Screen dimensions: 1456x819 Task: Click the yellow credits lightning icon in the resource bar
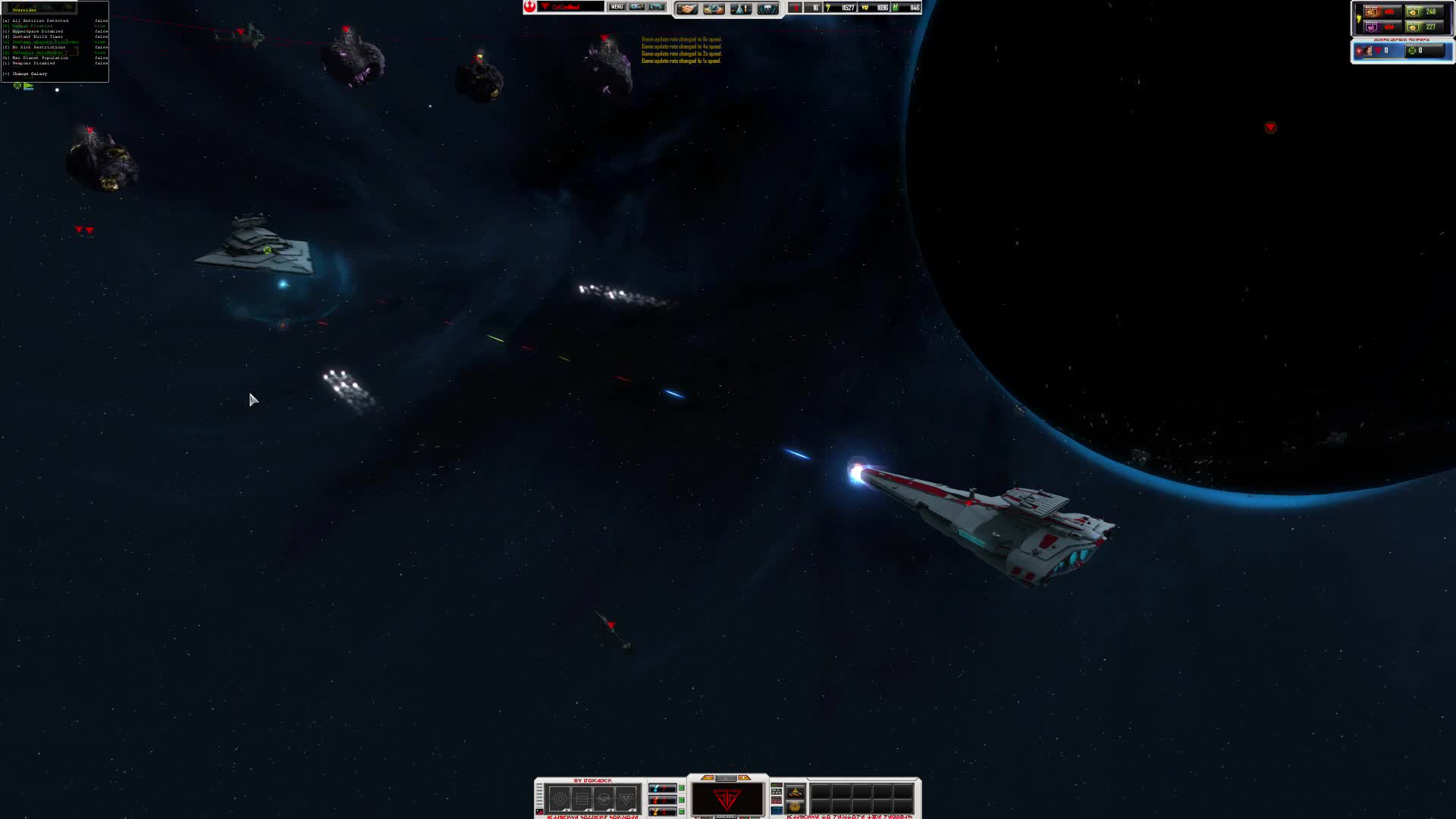tap(827, 9)
